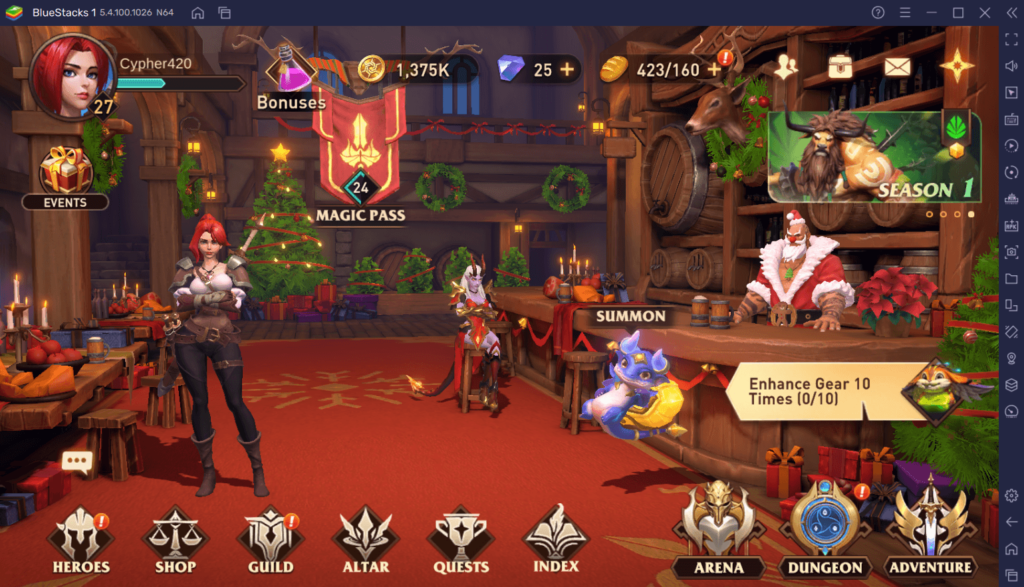Open the chat speech bubble
The height and width of the screenshot is (587, 1024).
77,462
